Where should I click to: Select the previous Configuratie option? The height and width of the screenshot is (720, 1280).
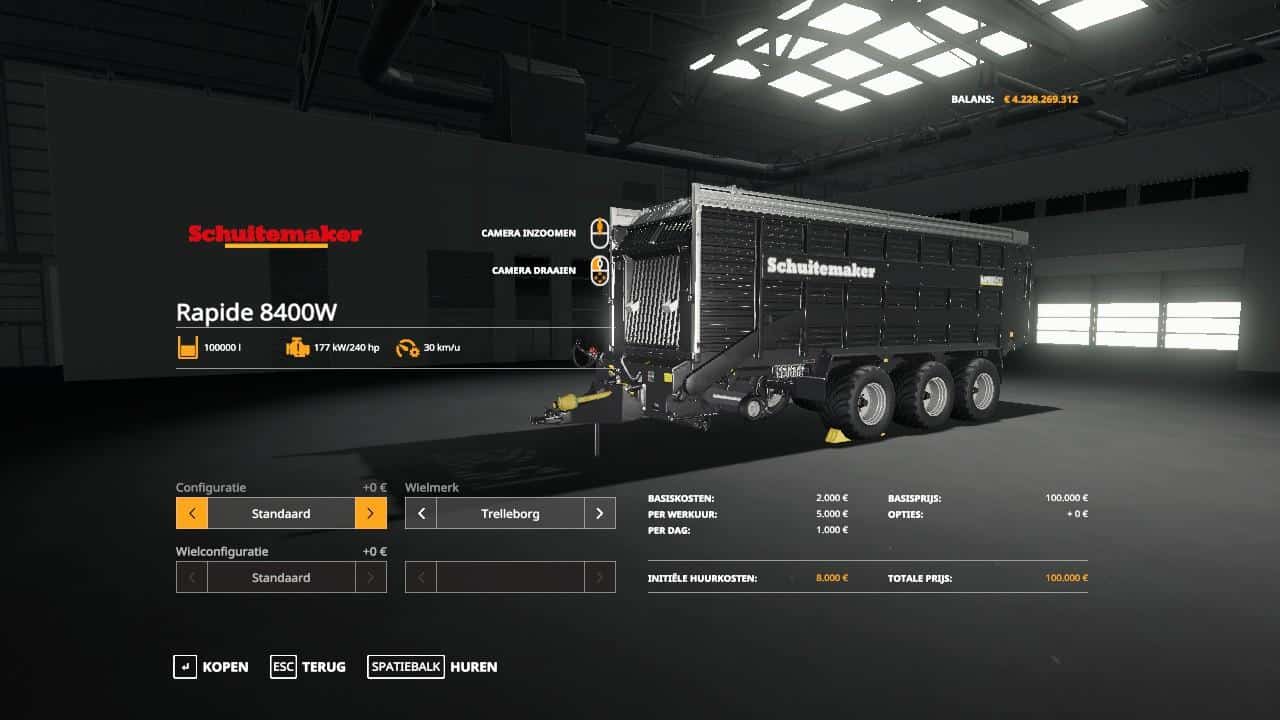coord(192,514)
